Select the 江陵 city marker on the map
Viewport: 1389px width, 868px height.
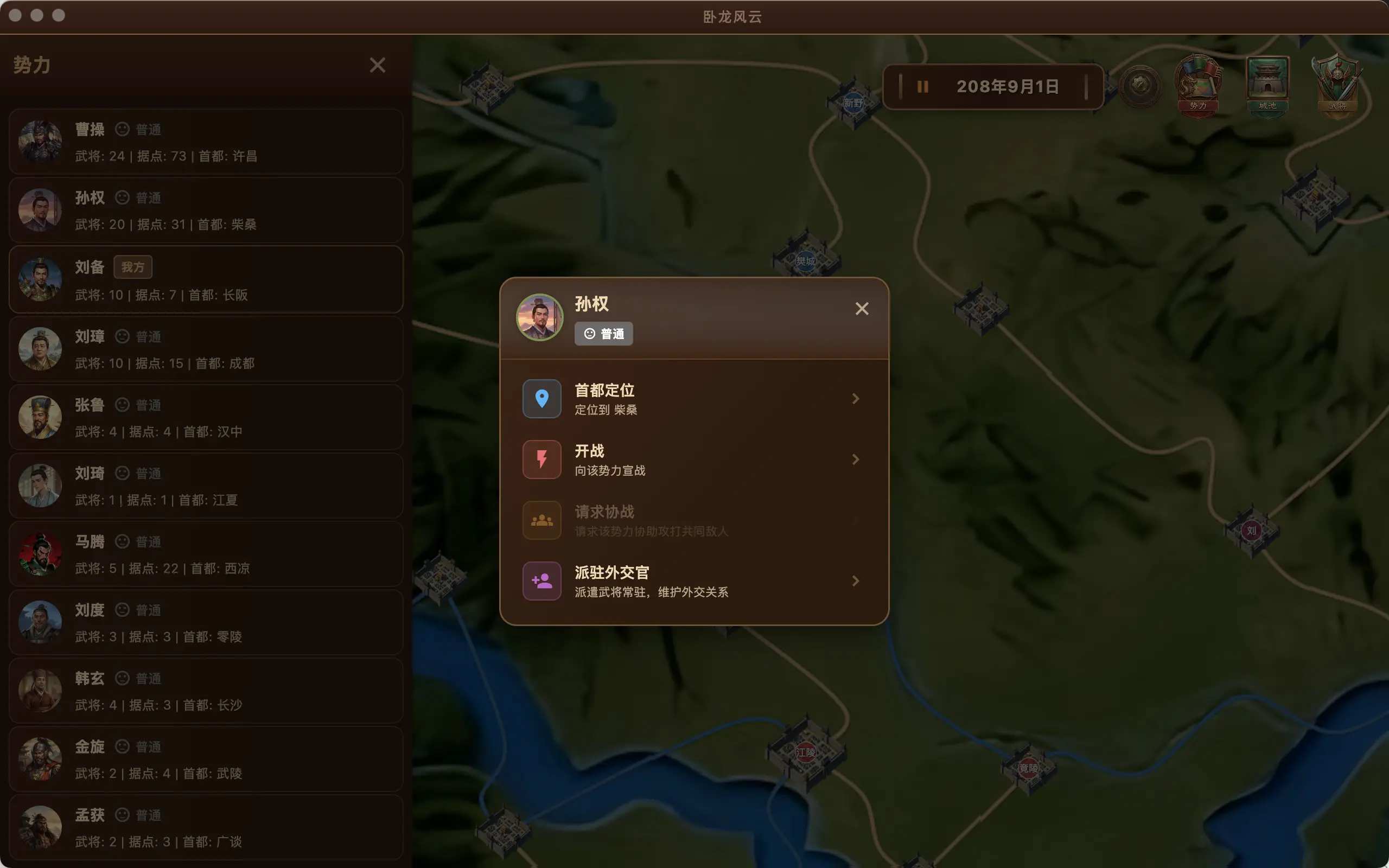pyautogui.click(x=806, y=752)
